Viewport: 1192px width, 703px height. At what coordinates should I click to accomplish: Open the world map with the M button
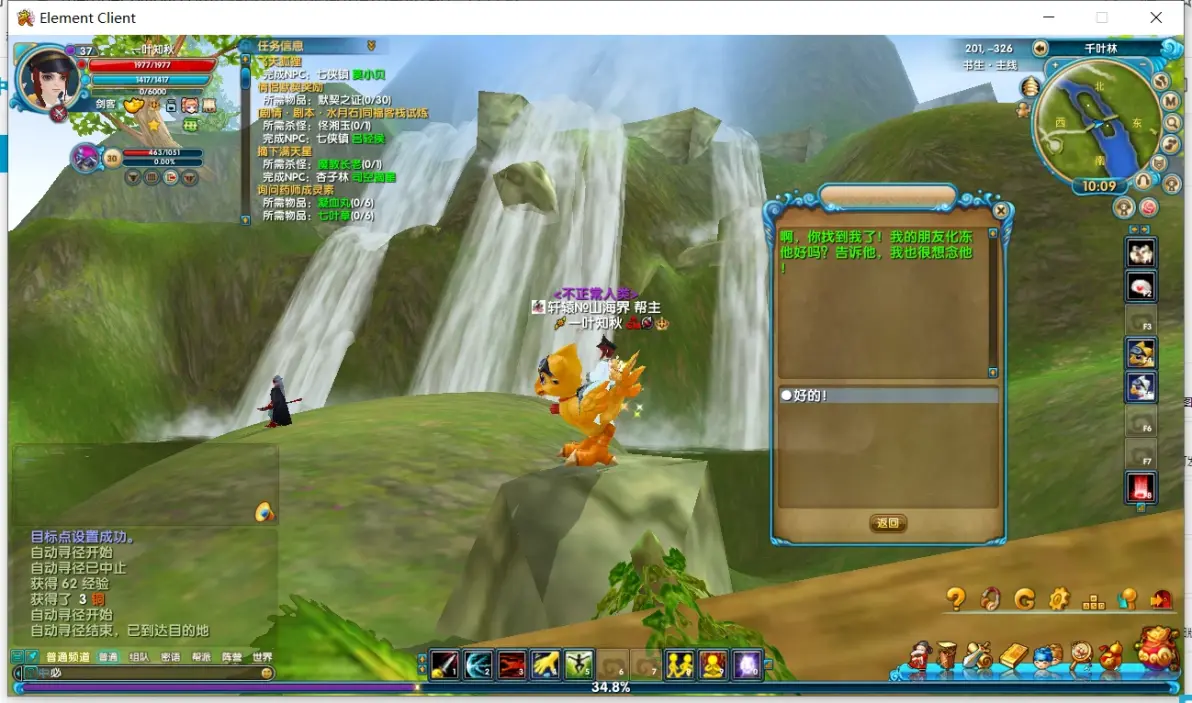(x=1171, y=101)
